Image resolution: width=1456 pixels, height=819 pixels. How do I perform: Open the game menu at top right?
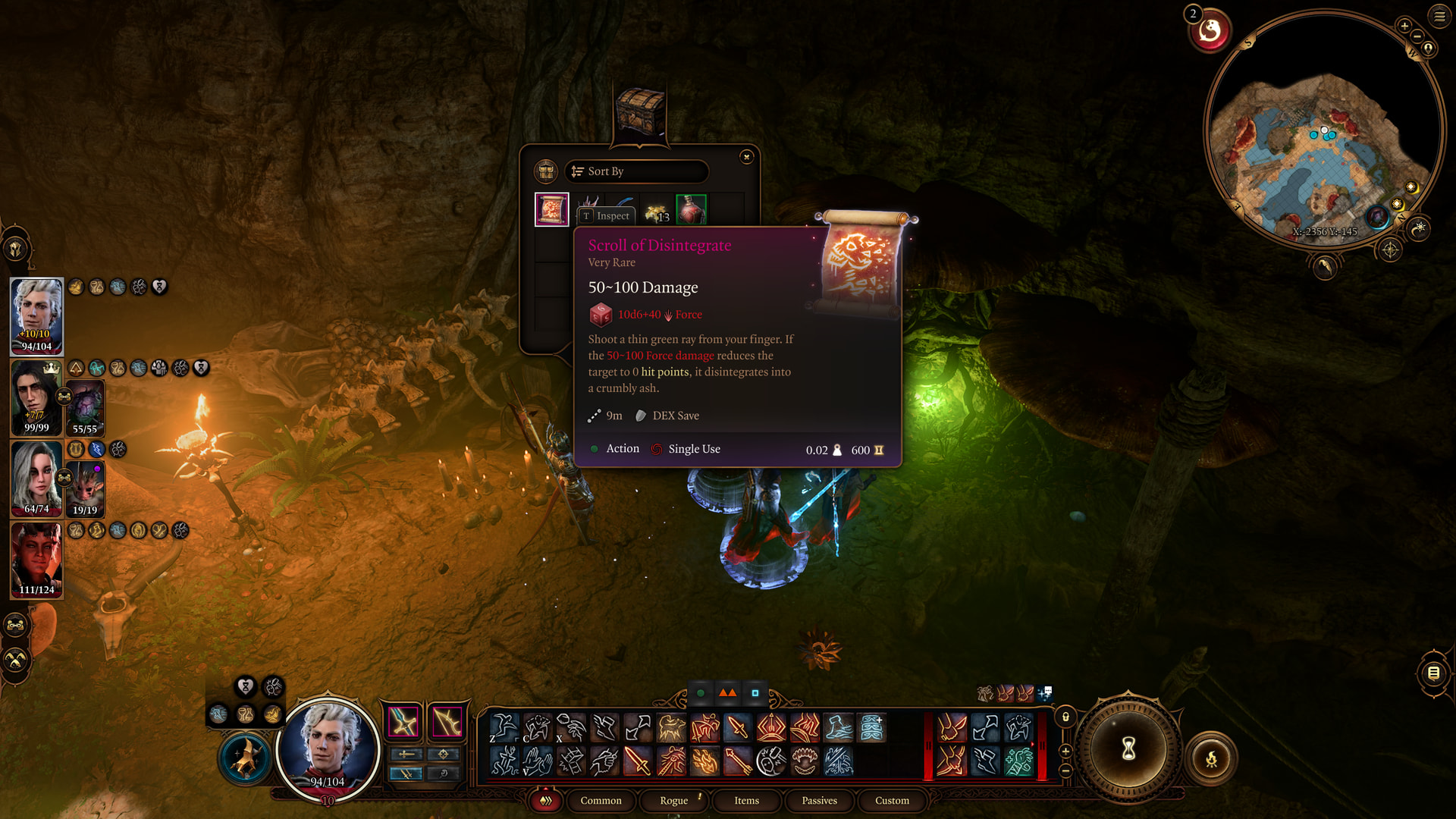click(1439, 16)
